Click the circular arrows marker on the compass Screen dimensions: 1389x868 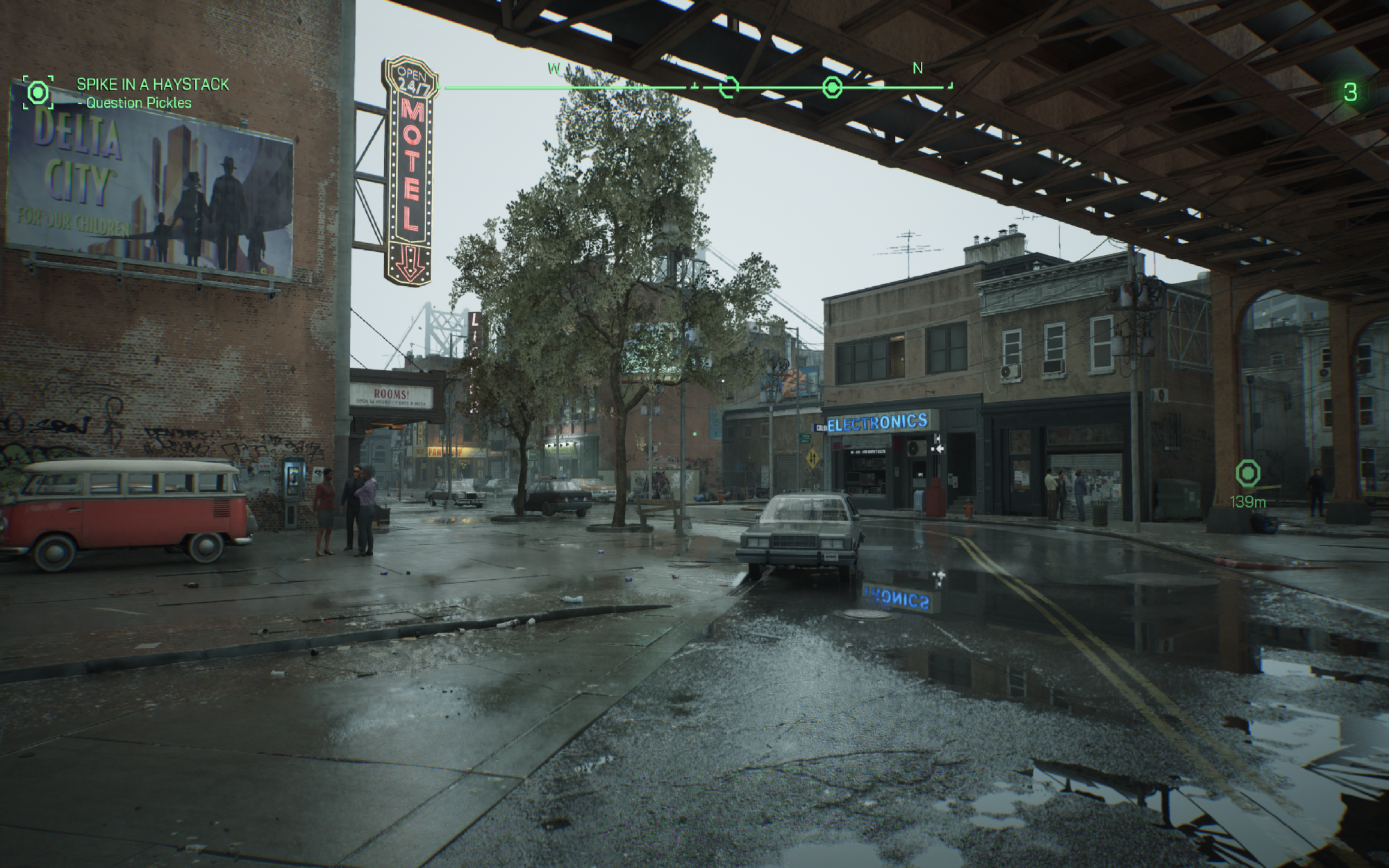point(729,87)
